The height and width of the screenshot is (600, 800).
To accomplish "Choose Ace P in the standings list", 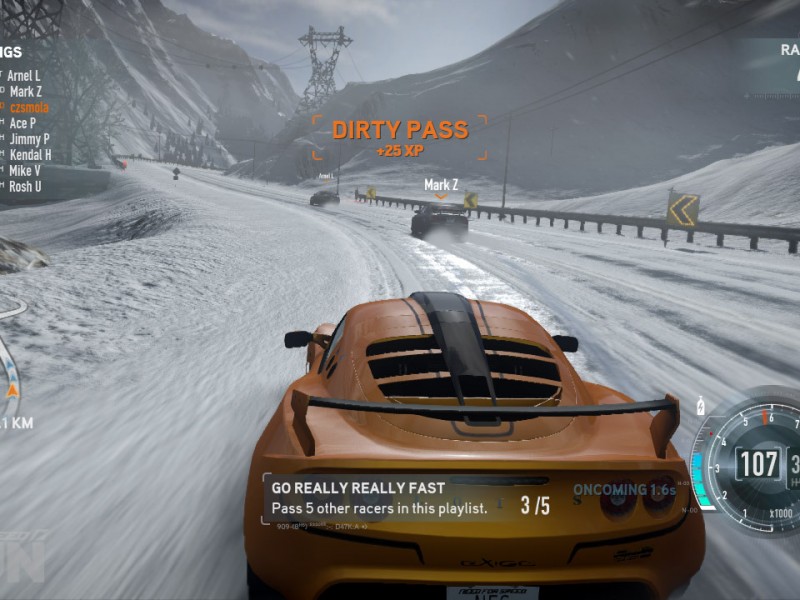I will click(x=23, y=123).
